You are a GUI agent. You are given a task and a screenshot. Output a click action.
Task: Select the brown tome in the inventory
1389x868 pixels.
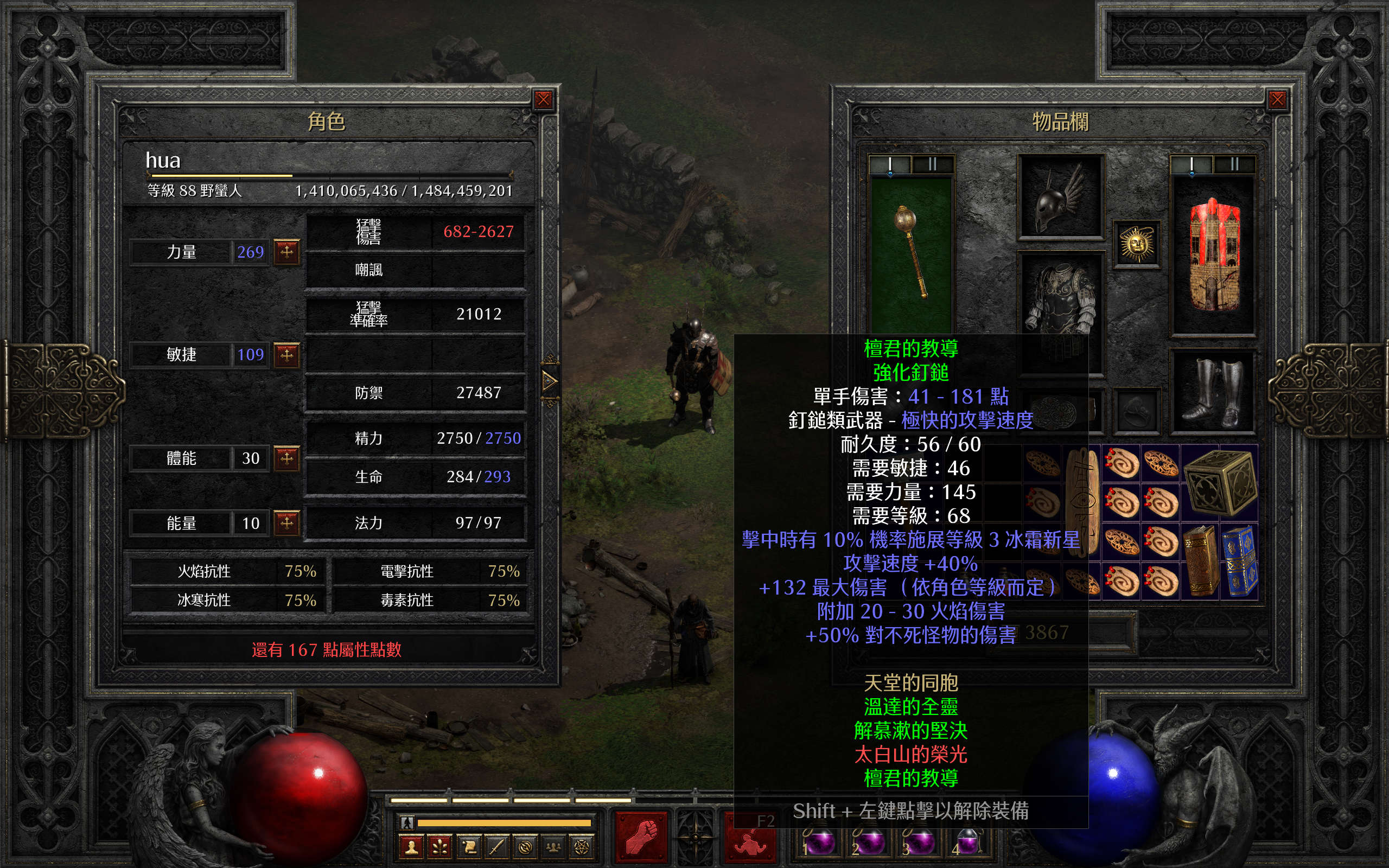(x=1200, y=560)
